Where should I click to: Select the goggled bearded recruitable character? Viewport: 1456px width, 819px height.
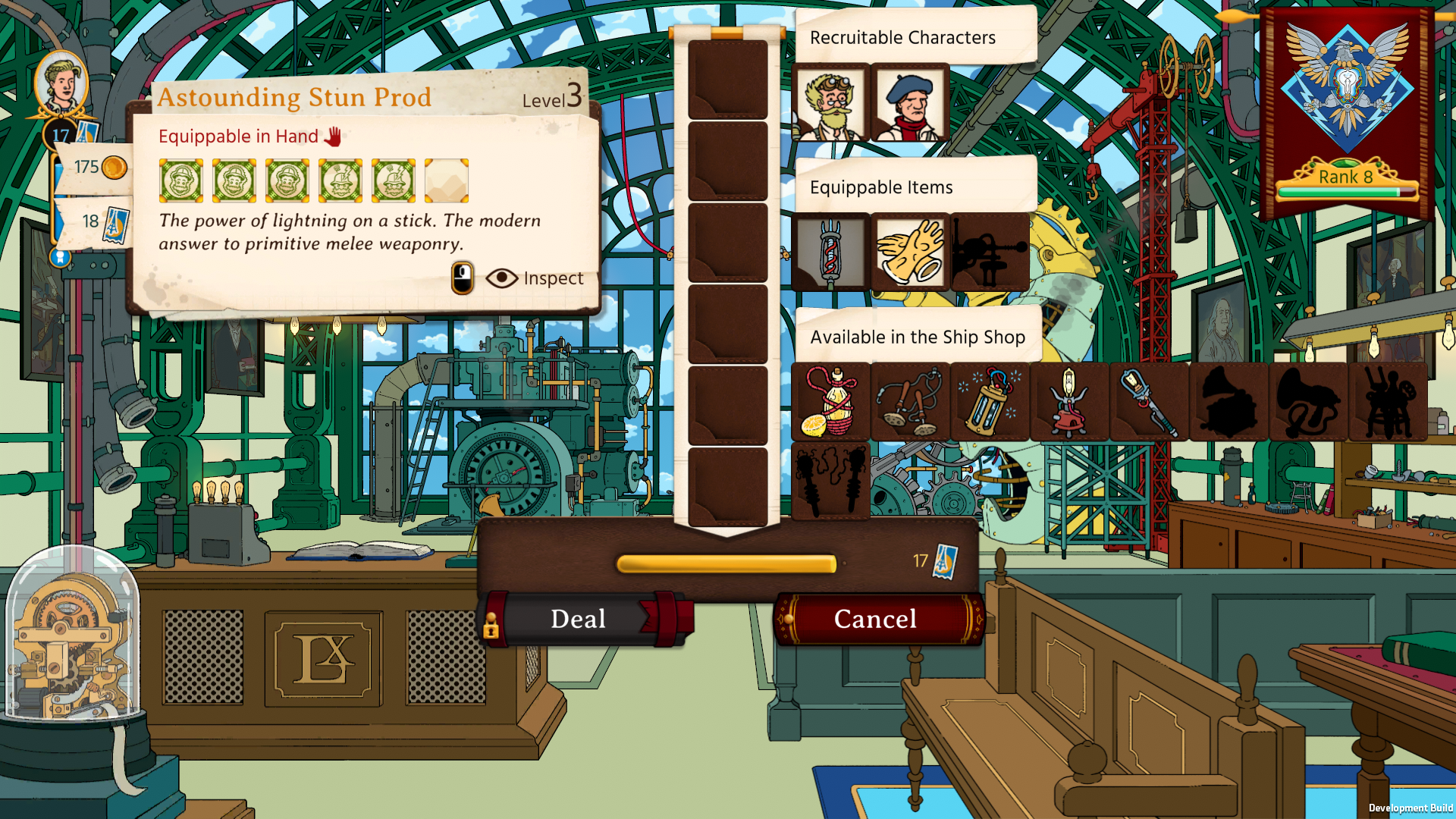[x=830, y=104]
